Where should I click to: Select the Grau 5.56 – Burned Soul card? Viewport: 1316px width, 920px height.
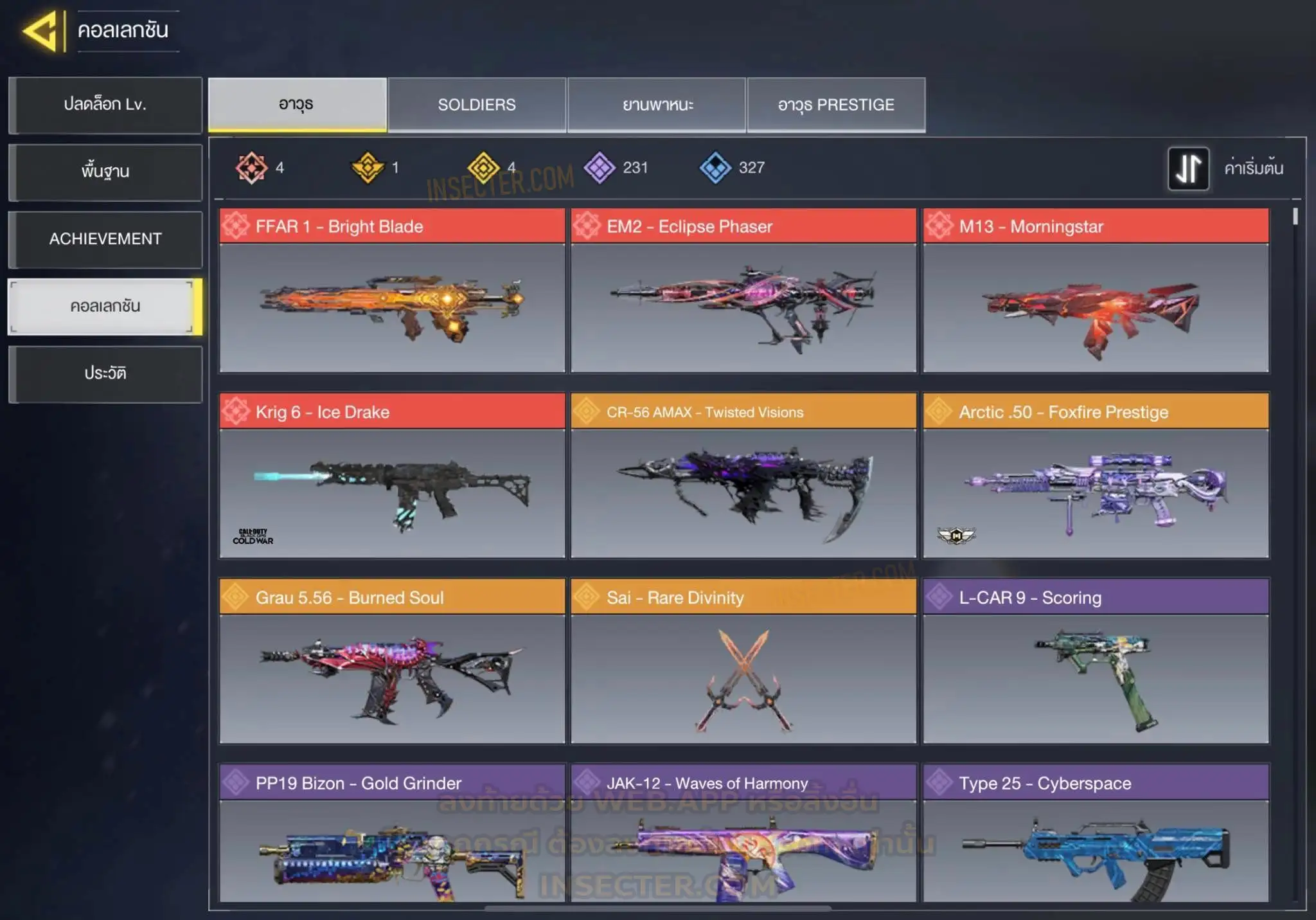tap(392, 662)
